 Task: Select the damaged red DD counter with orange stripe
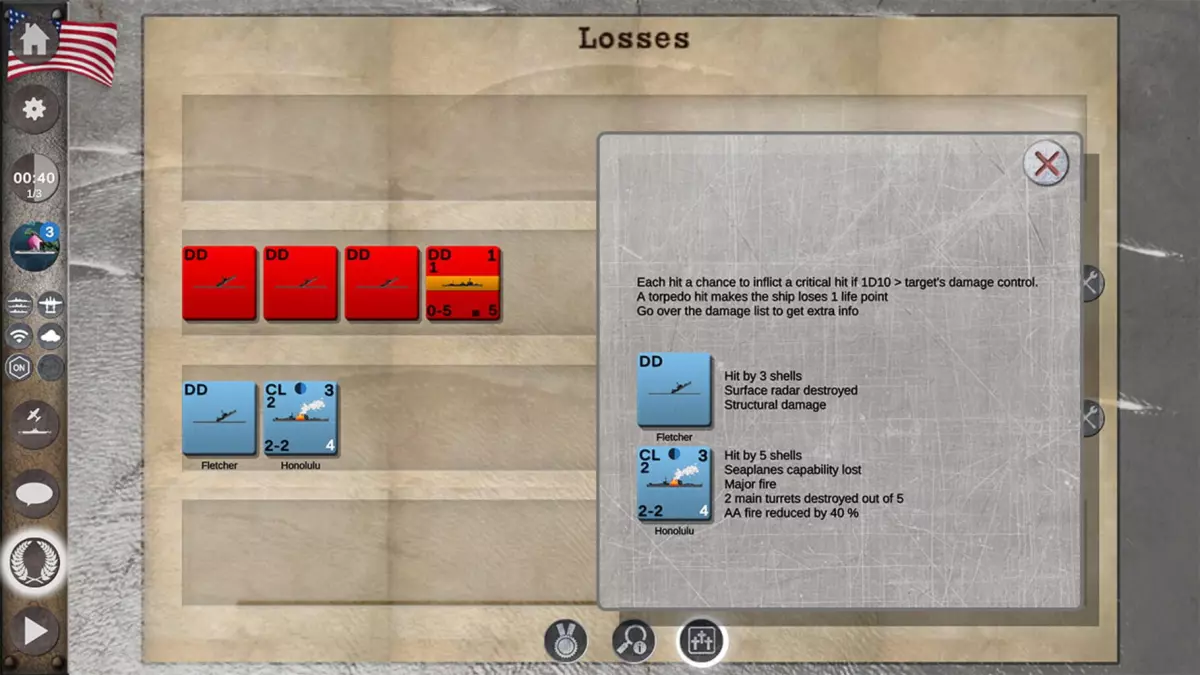pyautogui.click(x=463, y=283)
